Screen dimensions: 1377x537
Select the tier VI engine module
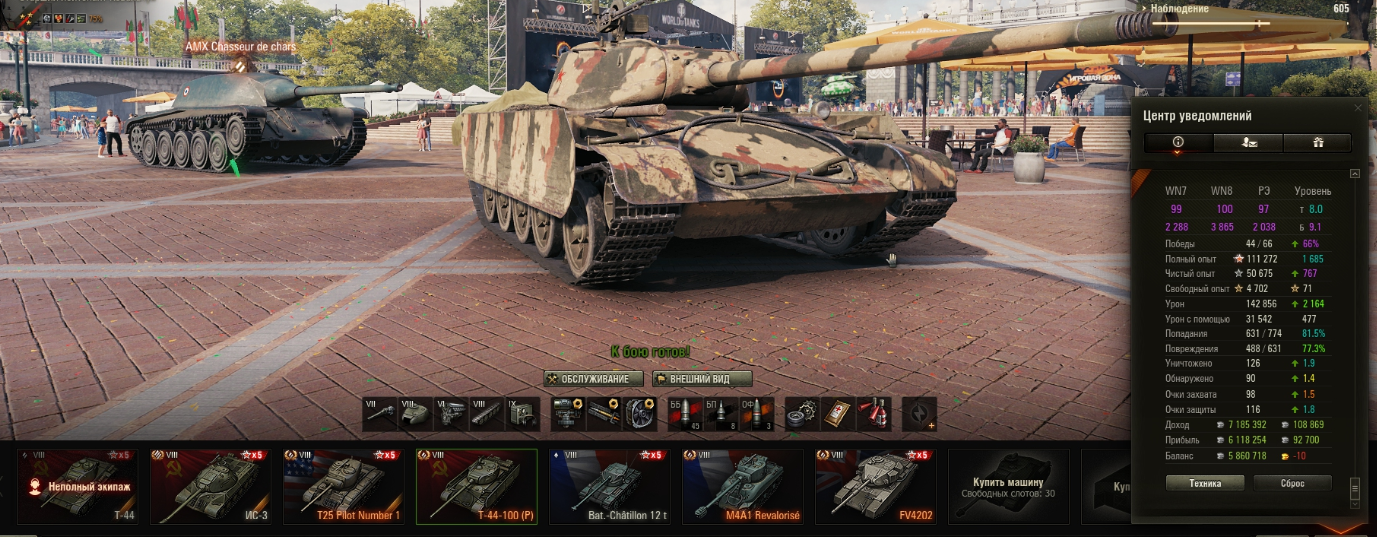(x=450, y=414)
